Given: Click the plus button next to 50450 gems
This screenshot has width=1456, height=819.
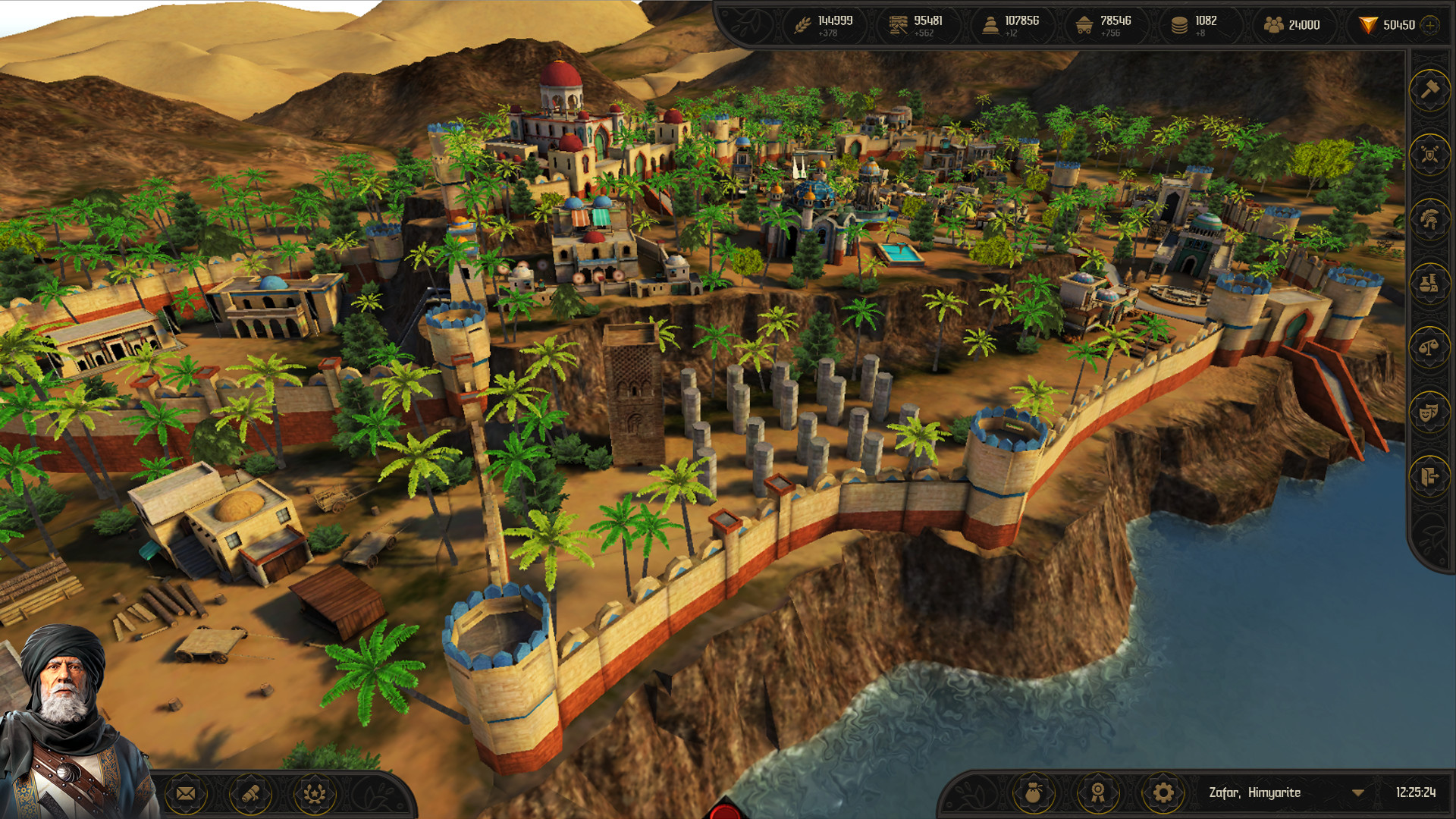Looking at the screenshot, I should pyautogui.click(x=1429, y=25).
